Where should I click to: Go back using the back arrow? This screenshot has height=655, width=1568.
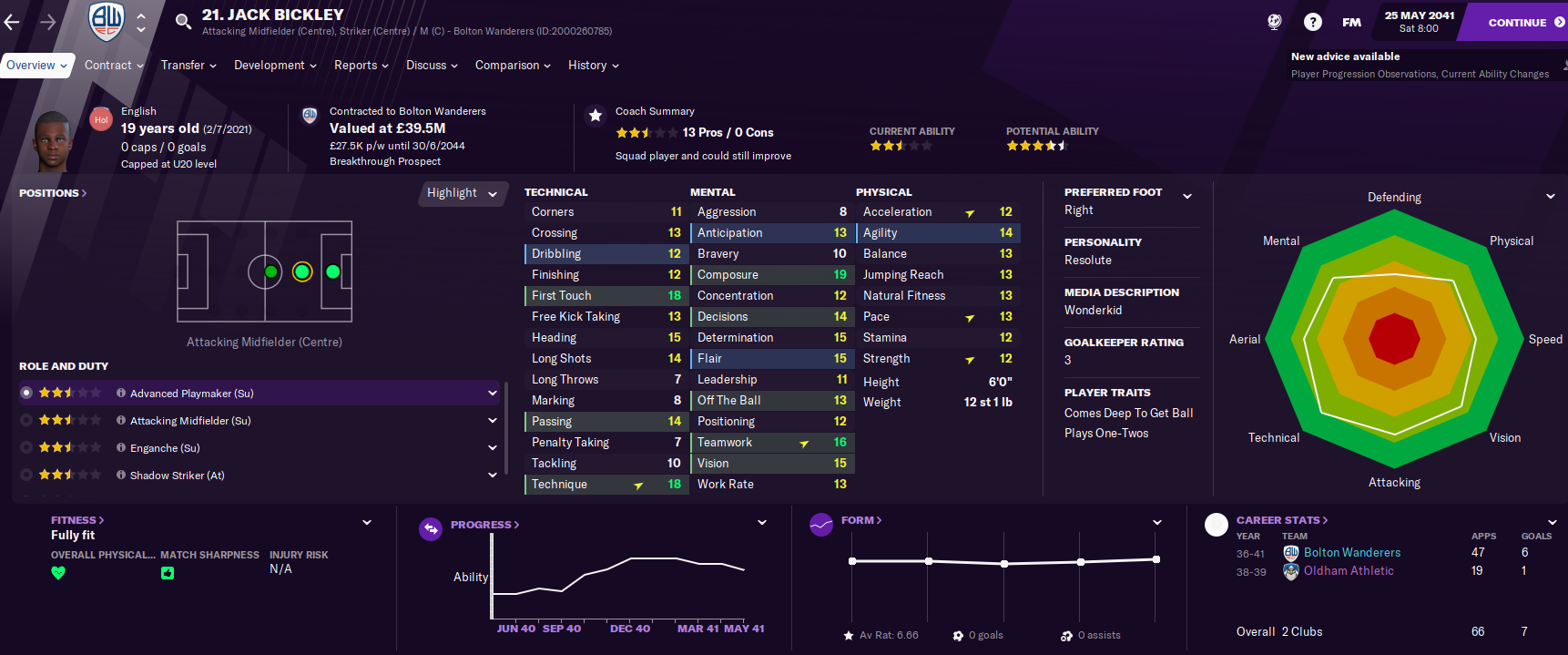click(x=13, y=22)
